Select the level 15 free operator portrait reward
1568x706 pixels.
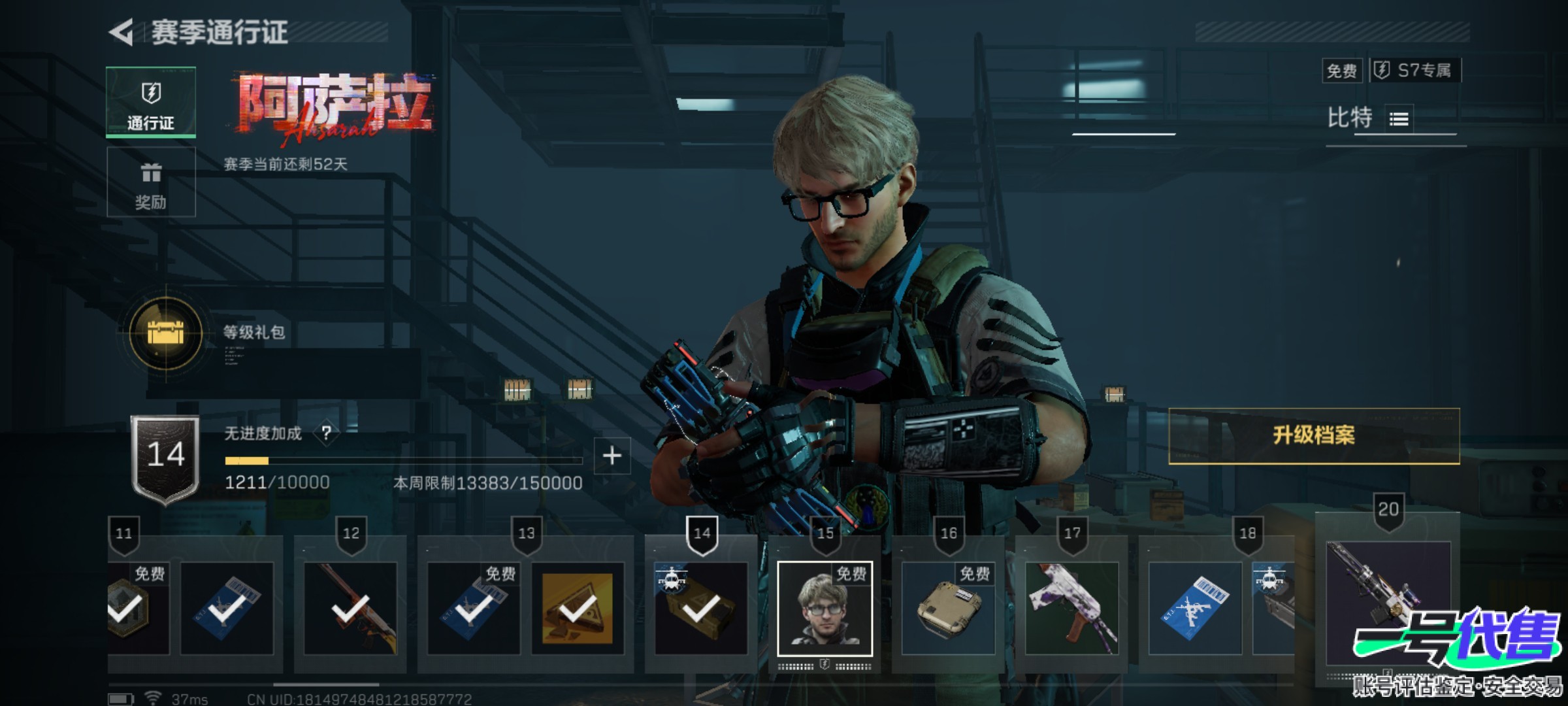tap(825, 609)
